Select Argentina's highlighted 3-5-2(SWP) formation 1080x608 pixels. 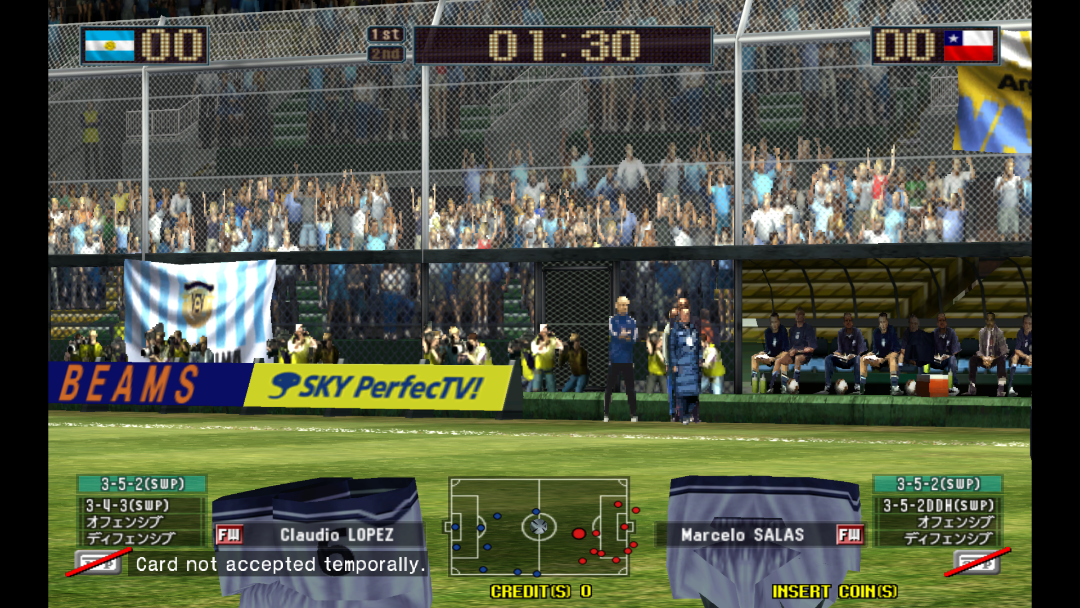coord(142,484)
